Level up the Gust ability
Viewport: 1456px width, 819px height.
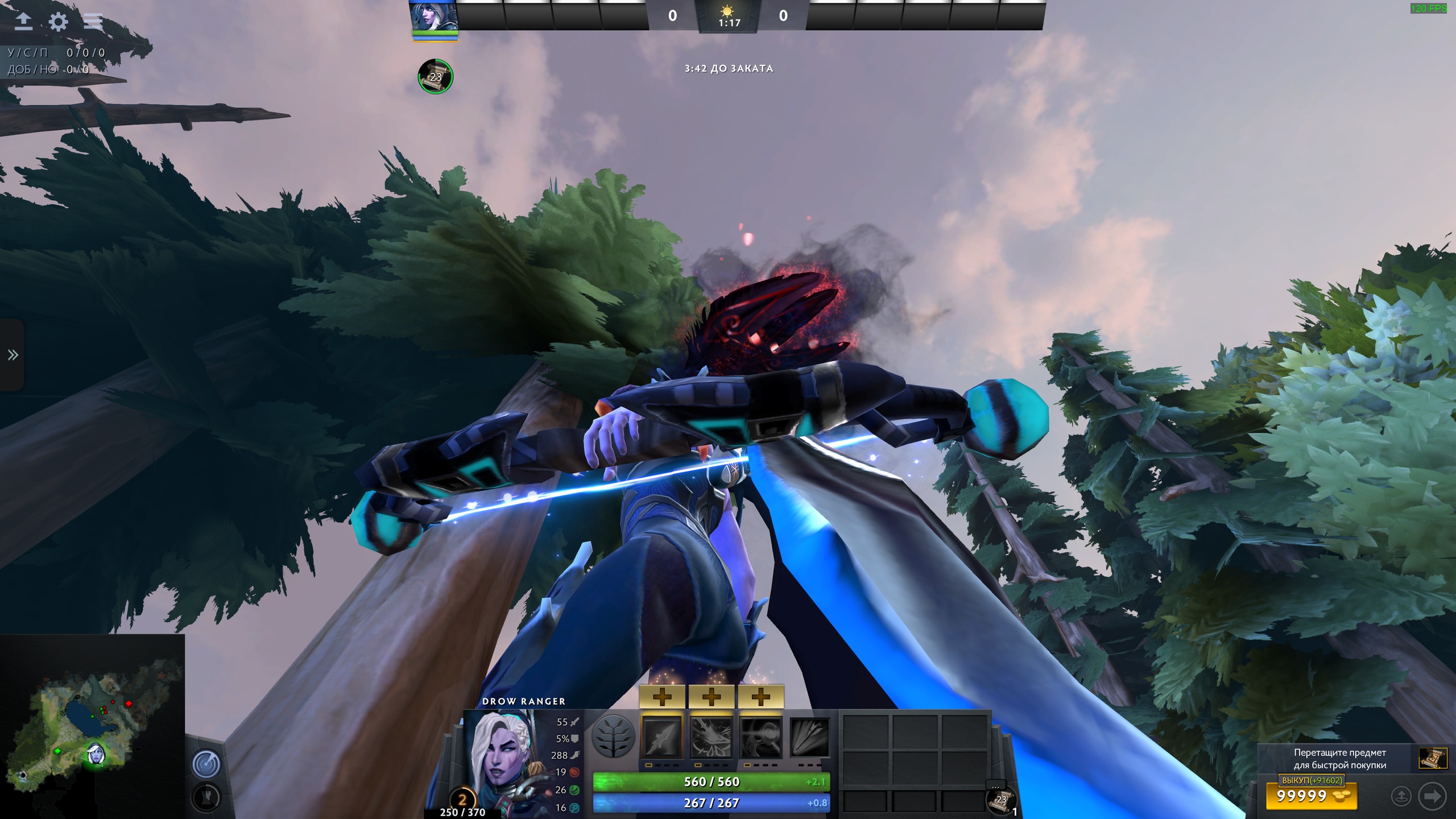coord(712,697)
